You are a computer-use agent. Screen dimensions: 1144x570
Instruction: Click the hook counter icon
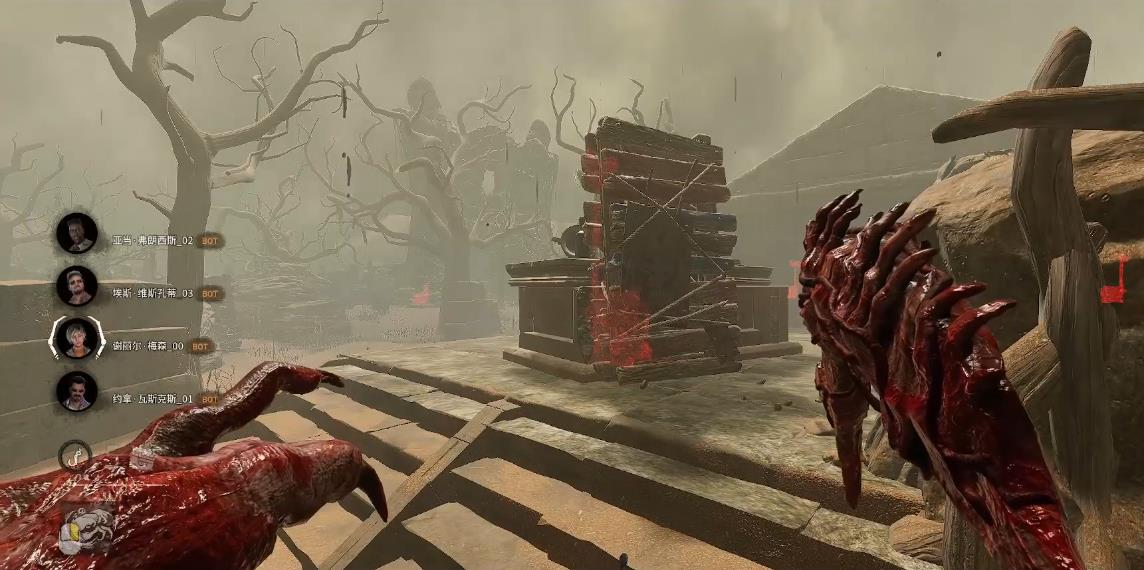(75, 456)
